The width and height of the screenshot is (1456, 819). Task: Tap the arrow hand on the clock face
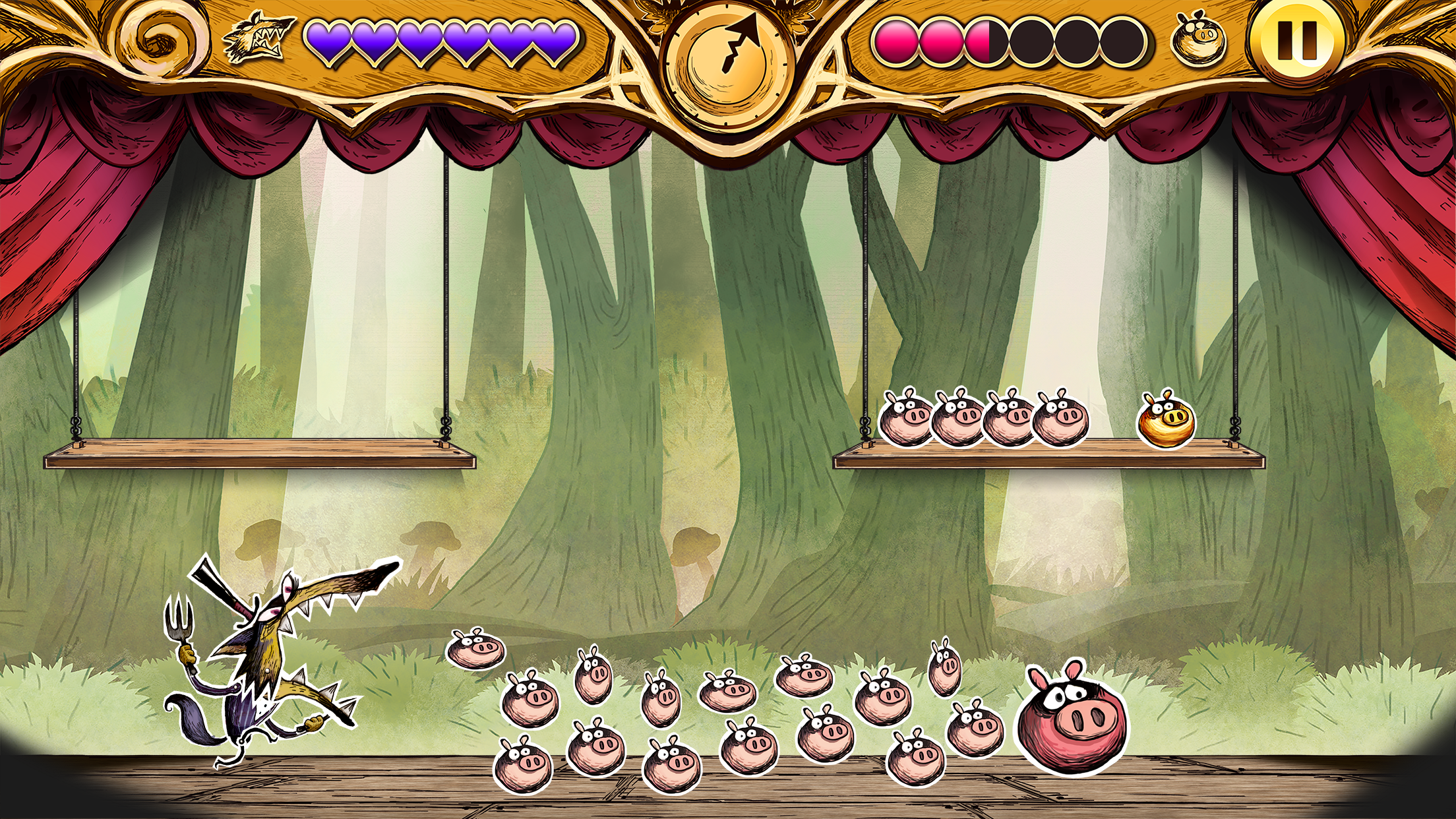point(739,40)
